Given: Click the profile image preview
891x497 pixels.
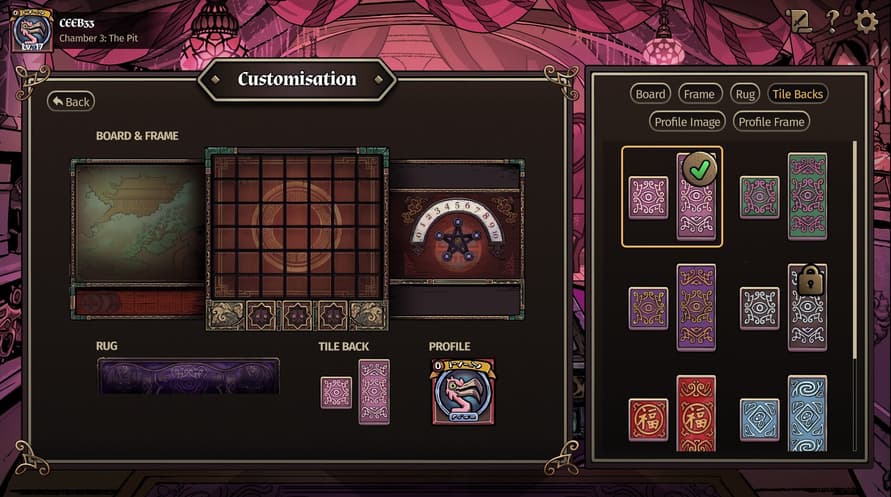Looking at the screenshot, I should tap(463, 391).
